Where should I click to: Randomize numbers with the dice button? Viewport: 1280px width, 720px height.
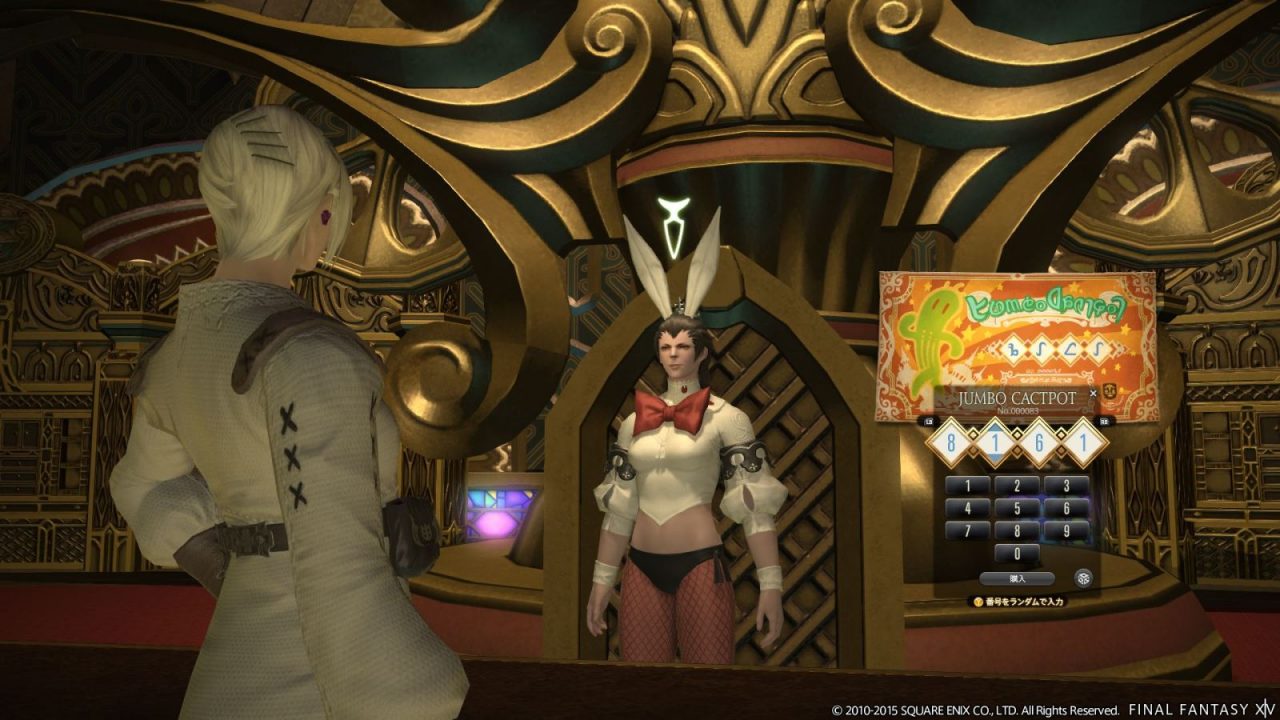(1082, 577)
